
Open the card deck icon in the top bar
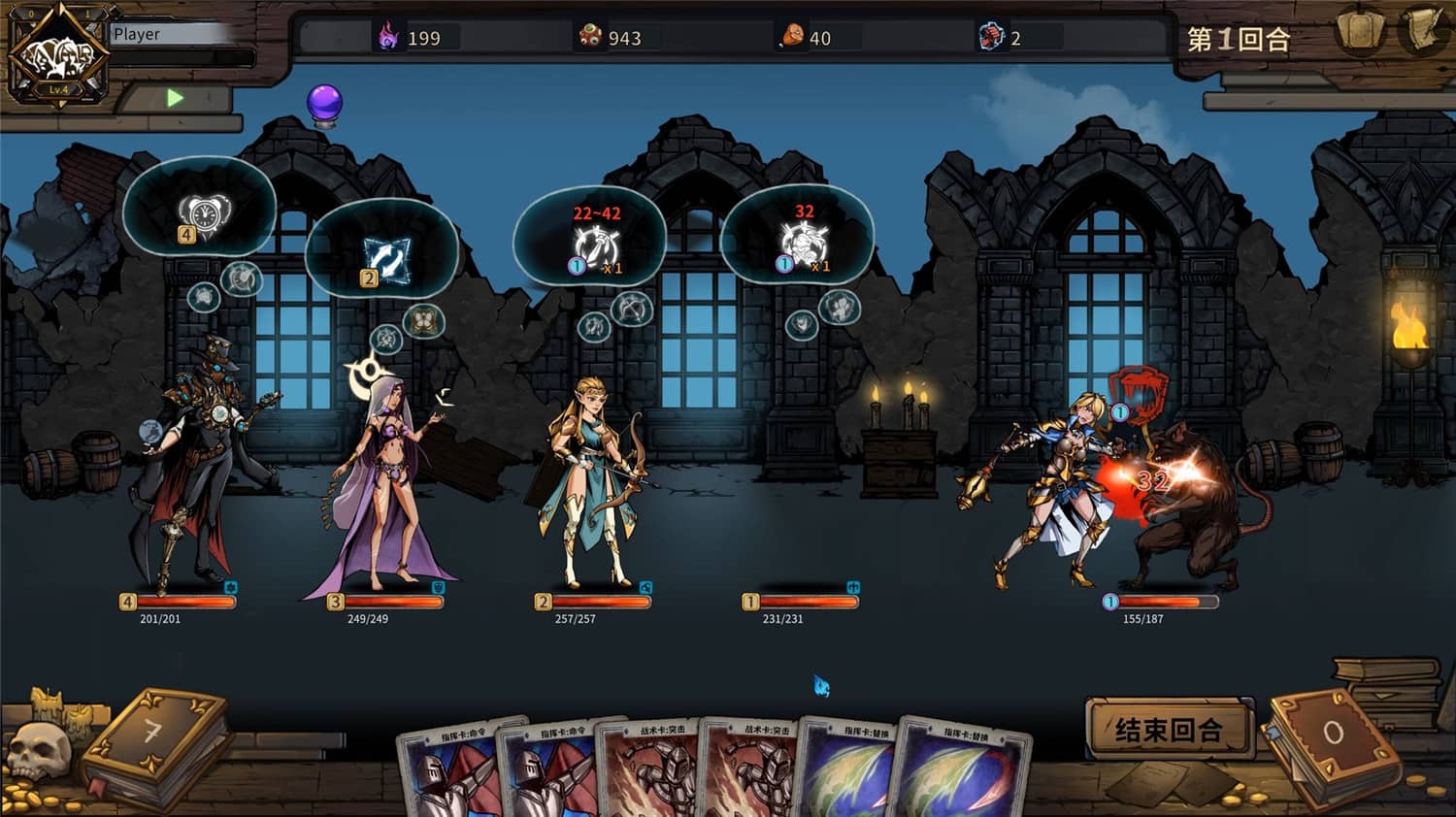(x=1359, y=32)
